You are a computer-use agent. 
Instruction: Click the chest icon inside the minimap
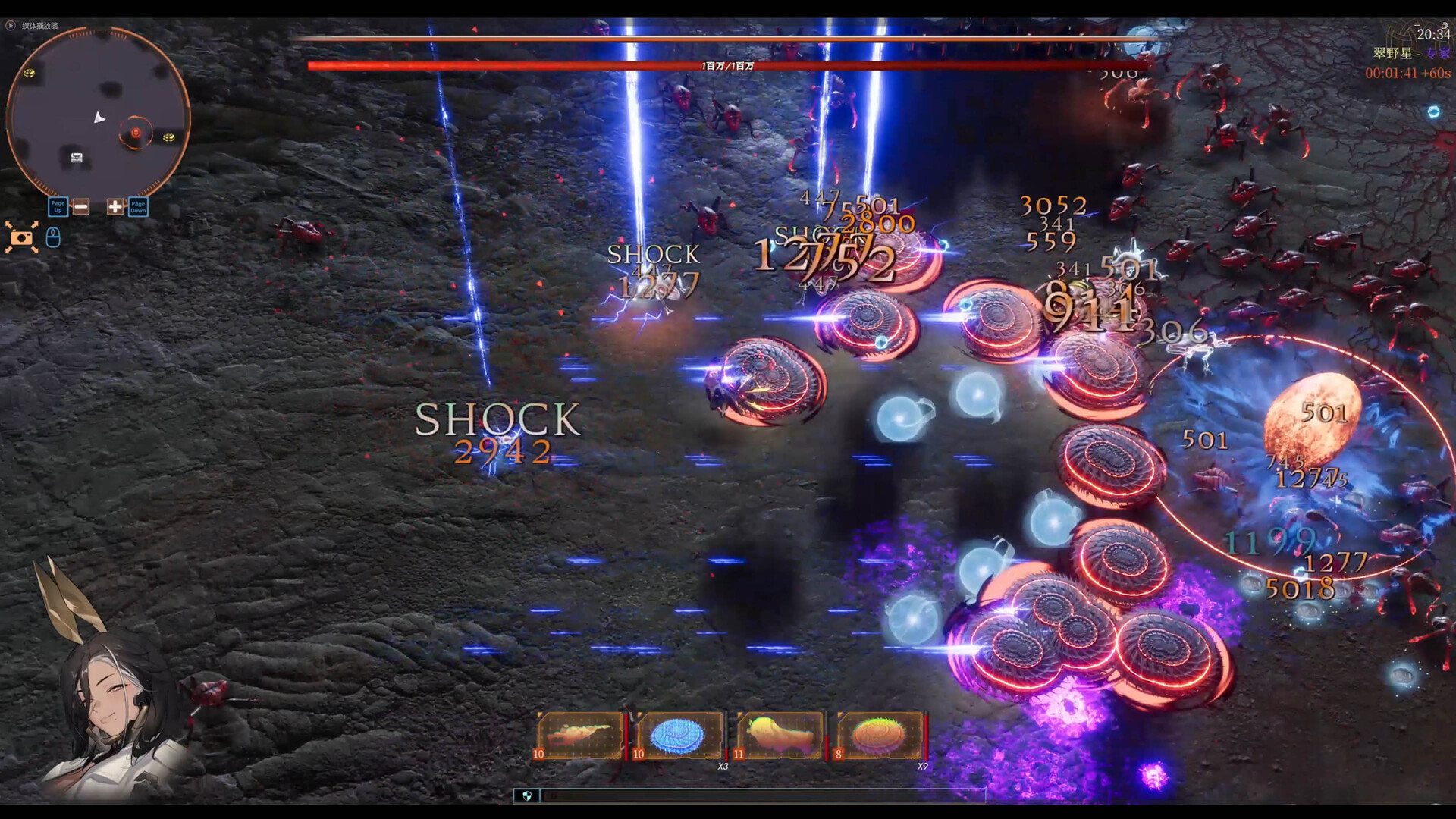pos(76,157)
